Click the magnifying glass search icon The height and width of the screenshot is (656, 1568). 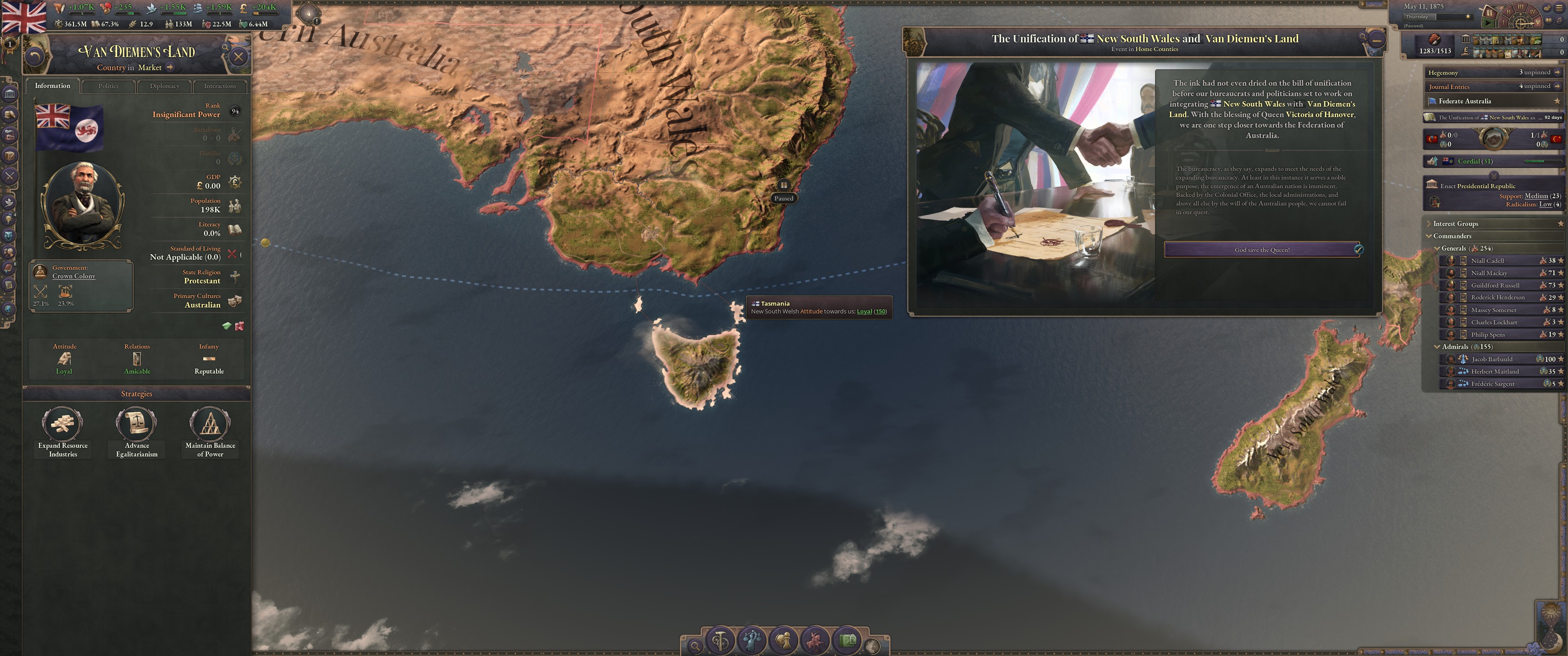pyautogui.click(x=696, y=646)
